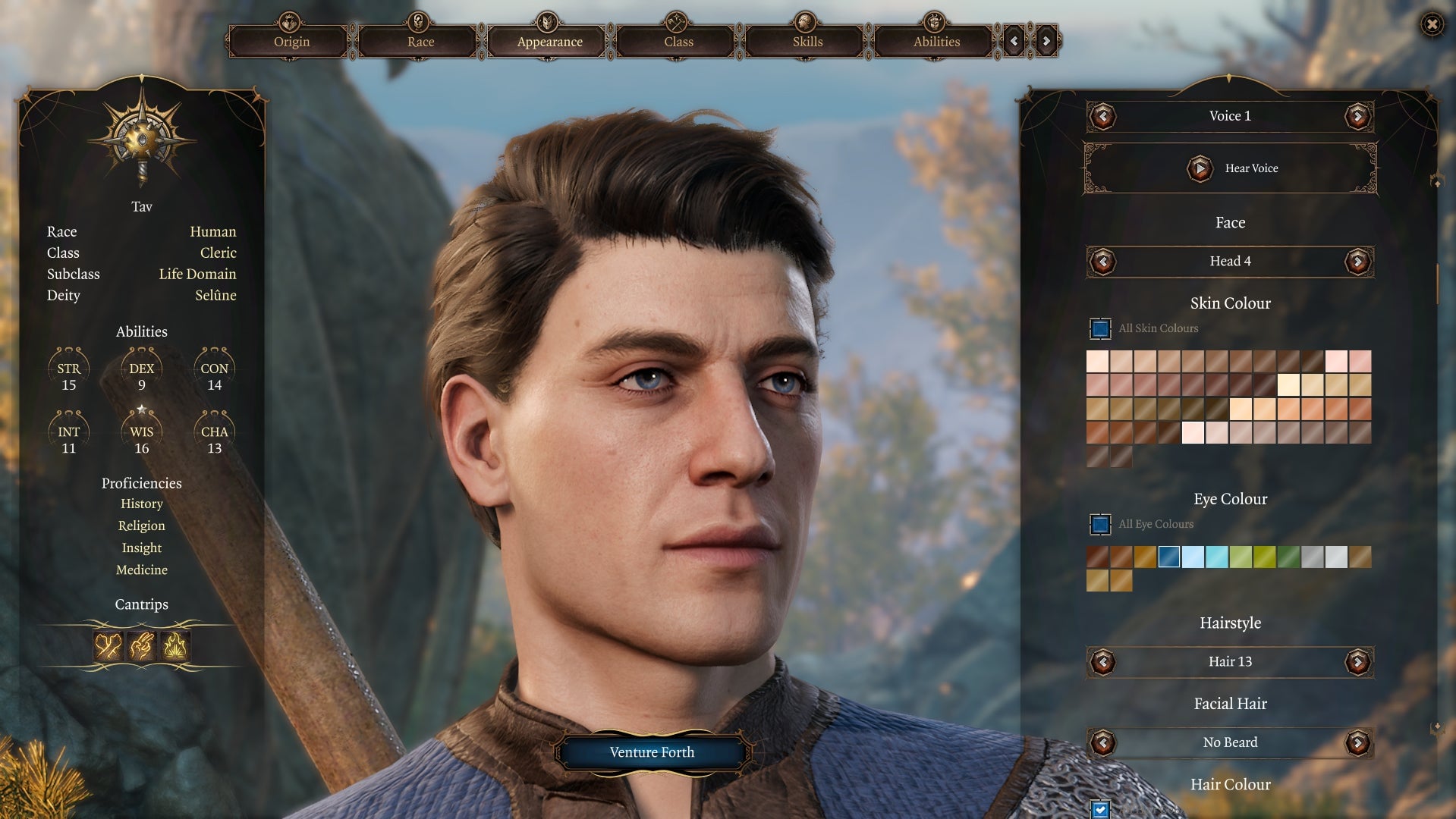Toggle the All Eye Colours checkbox
Screen dimensions: 1456x819
point(1099,524)
